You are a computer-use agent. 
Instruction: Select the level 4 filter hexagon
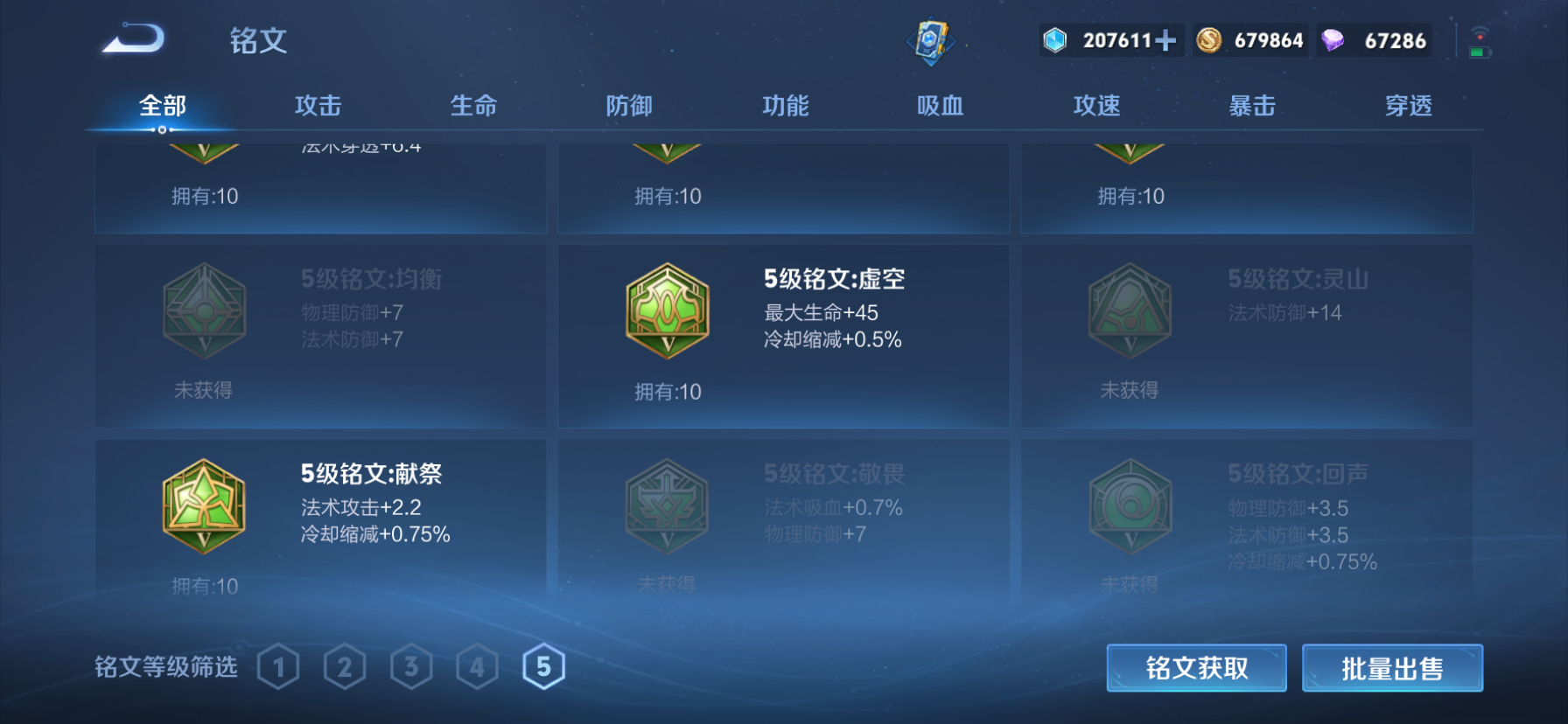pyautogui.click(x=478, y=666)
